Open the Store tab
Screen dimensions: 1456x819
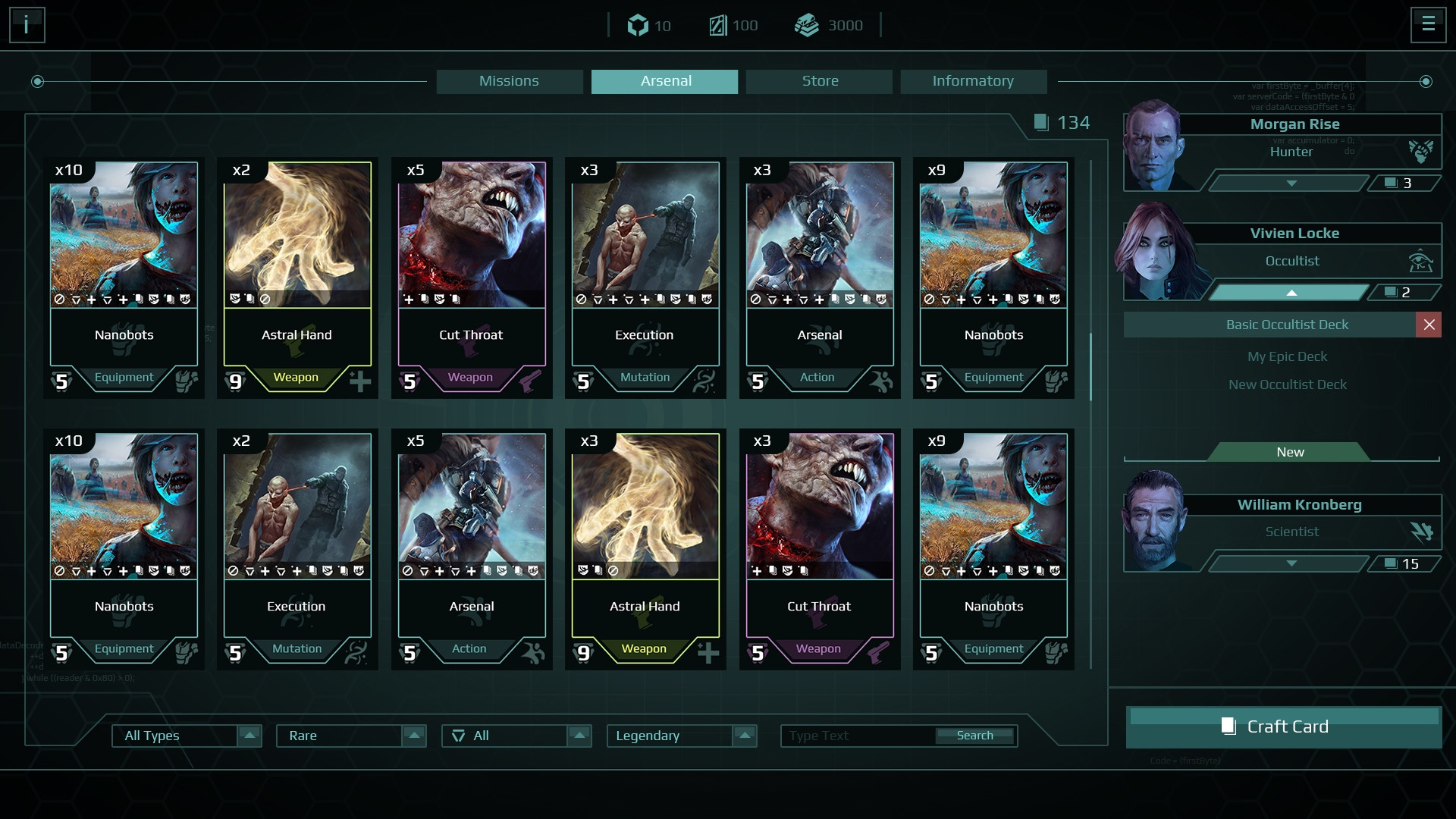819,81
